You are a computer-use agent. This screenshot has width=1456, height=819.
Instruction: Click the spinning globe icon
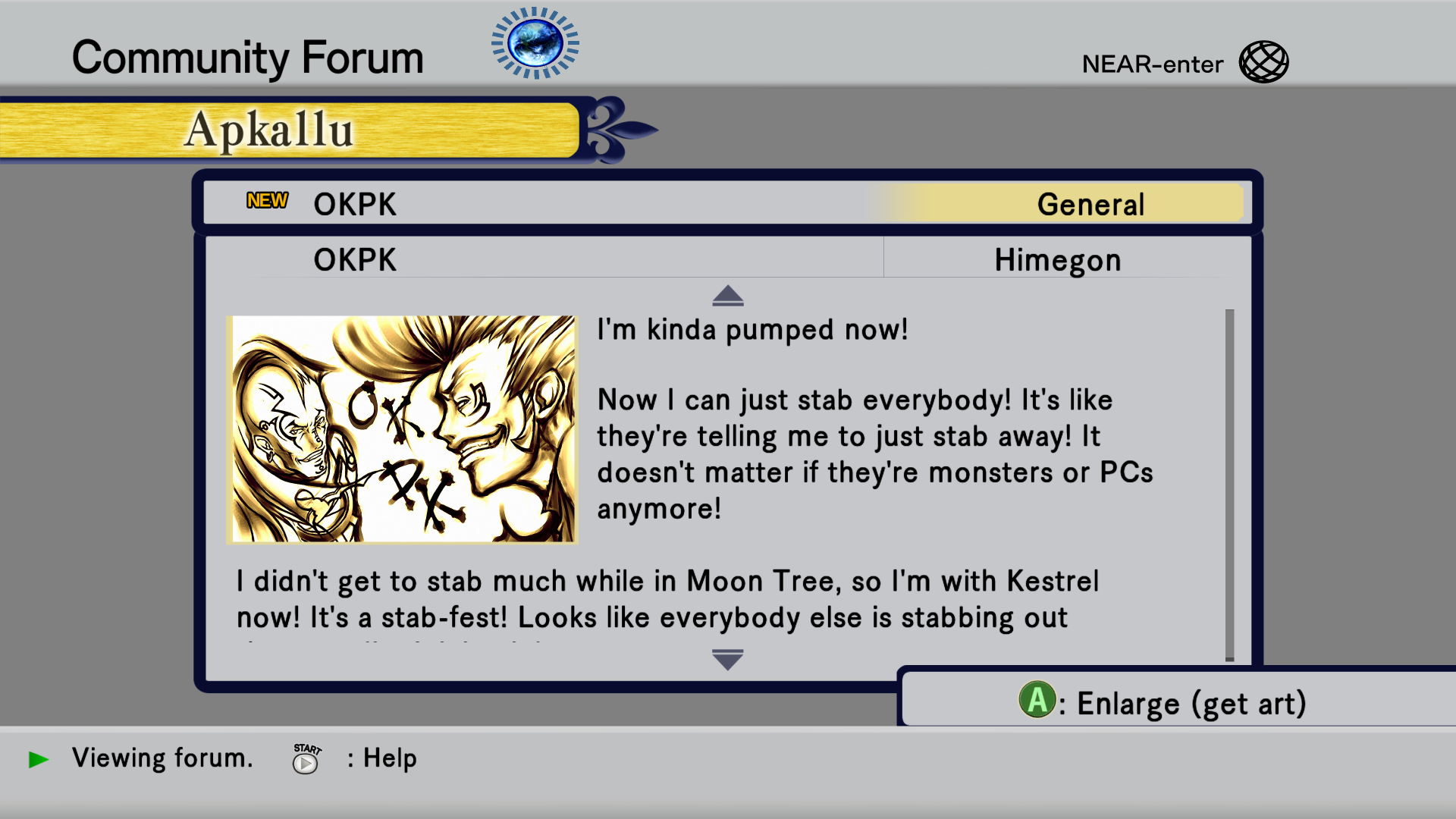point(535,43)
